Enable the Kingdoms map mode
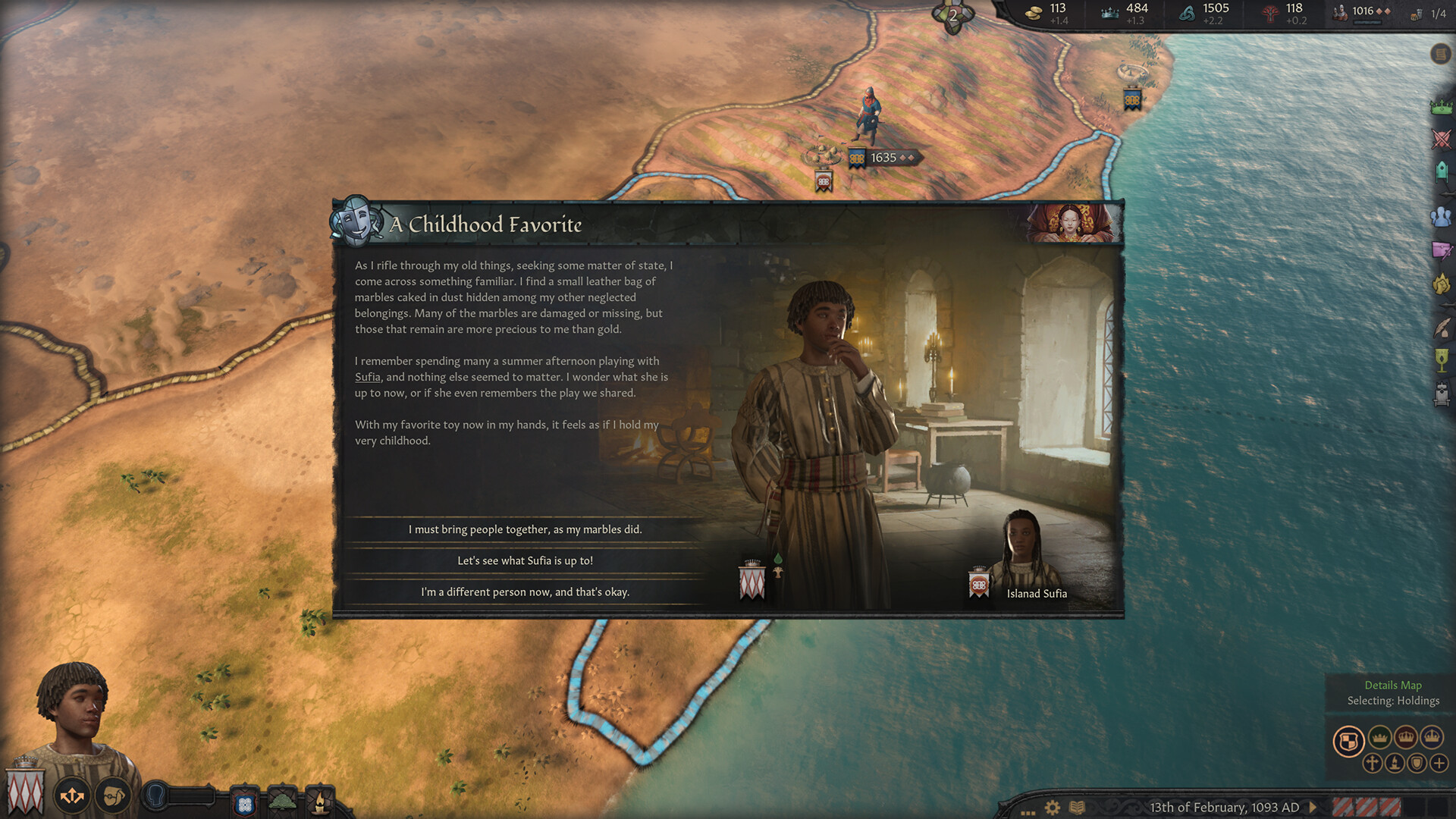The image size is (1456, 819). coord(1406,737)
